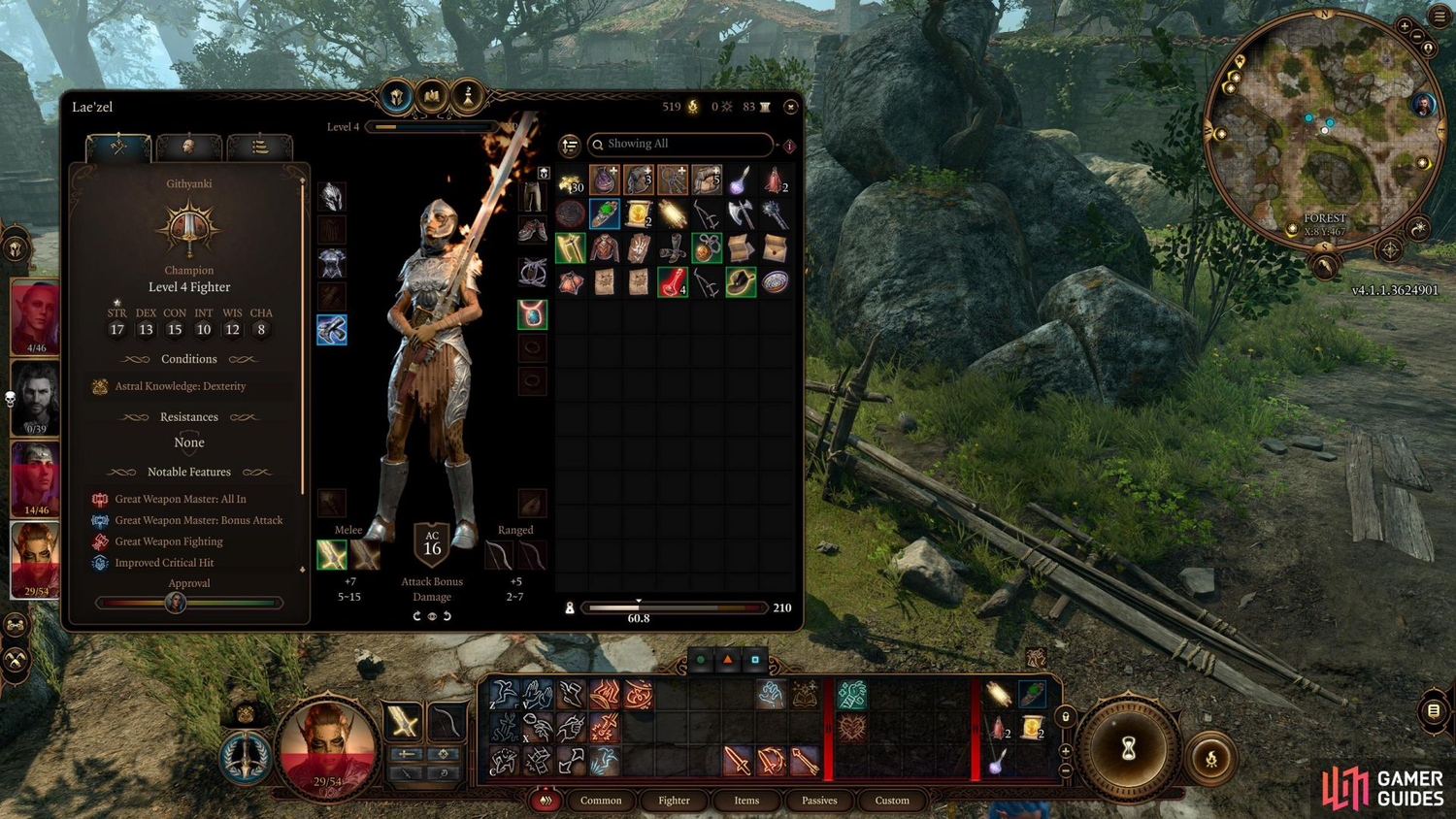Switch to the Fighter hotbar tab
The height and width of the screenshot is (819, 1456).
(x=674, y=801)
